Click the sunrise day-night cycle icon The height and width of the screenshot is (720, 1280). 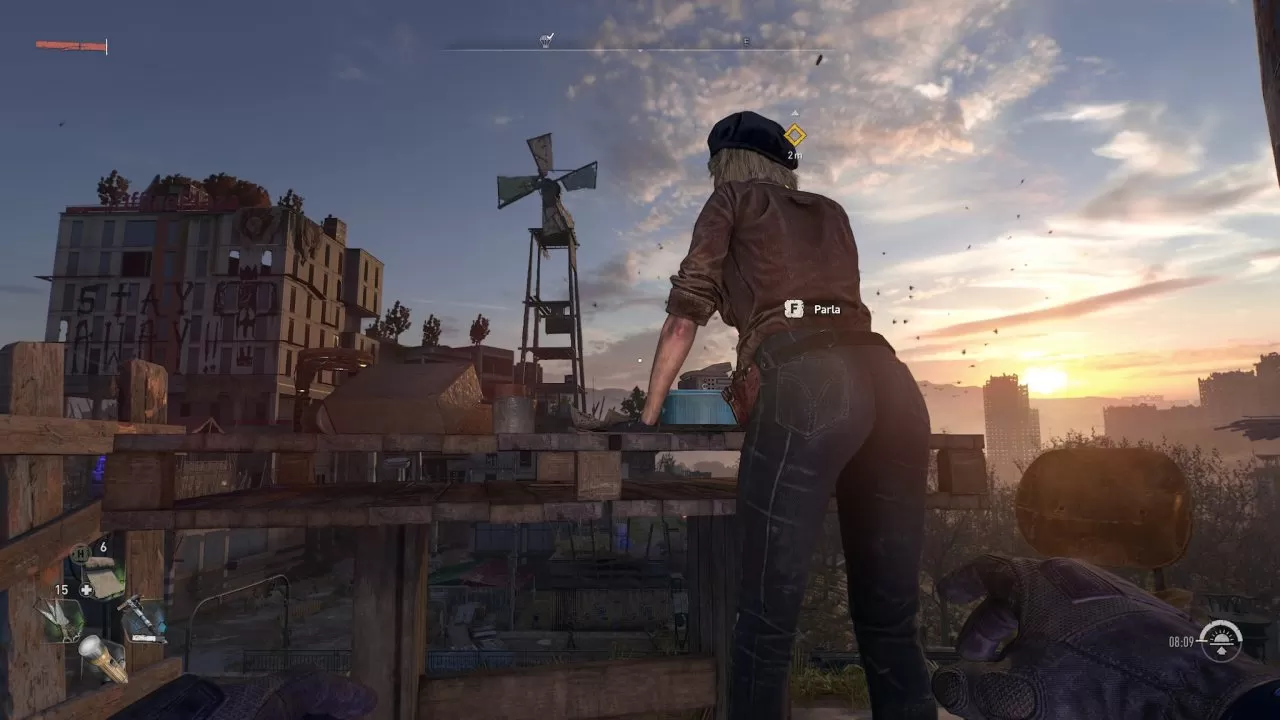pyautogui.click(x=1221, y=641)
